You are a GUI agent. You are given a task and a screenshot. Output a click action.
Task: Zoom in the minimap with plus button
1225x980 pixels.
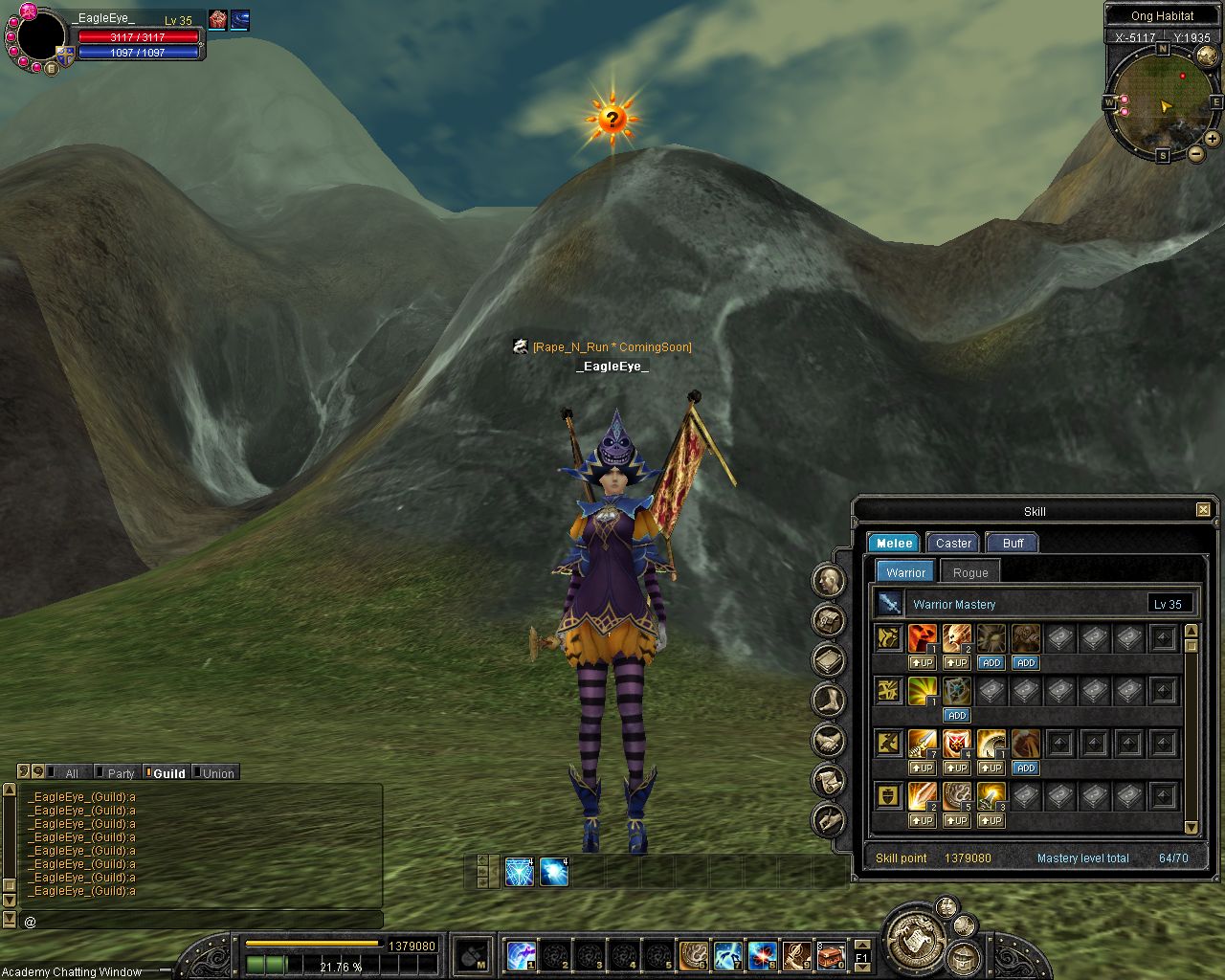(1212, 139)
